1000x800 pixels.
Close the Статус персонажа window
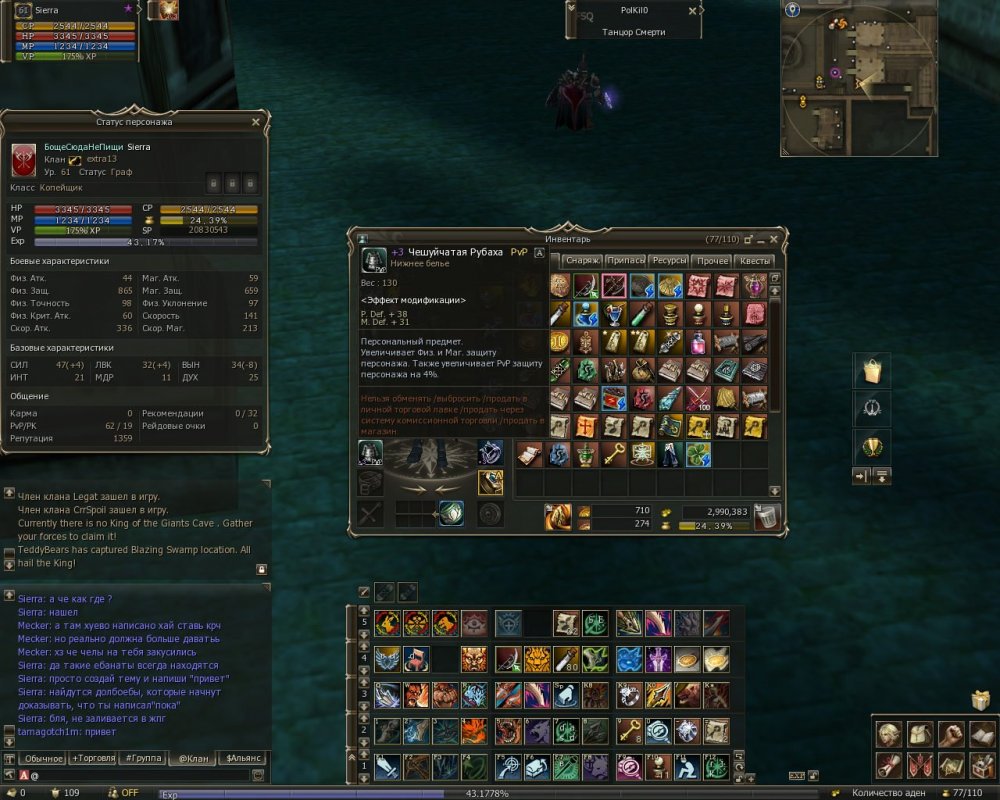(256, 122)
